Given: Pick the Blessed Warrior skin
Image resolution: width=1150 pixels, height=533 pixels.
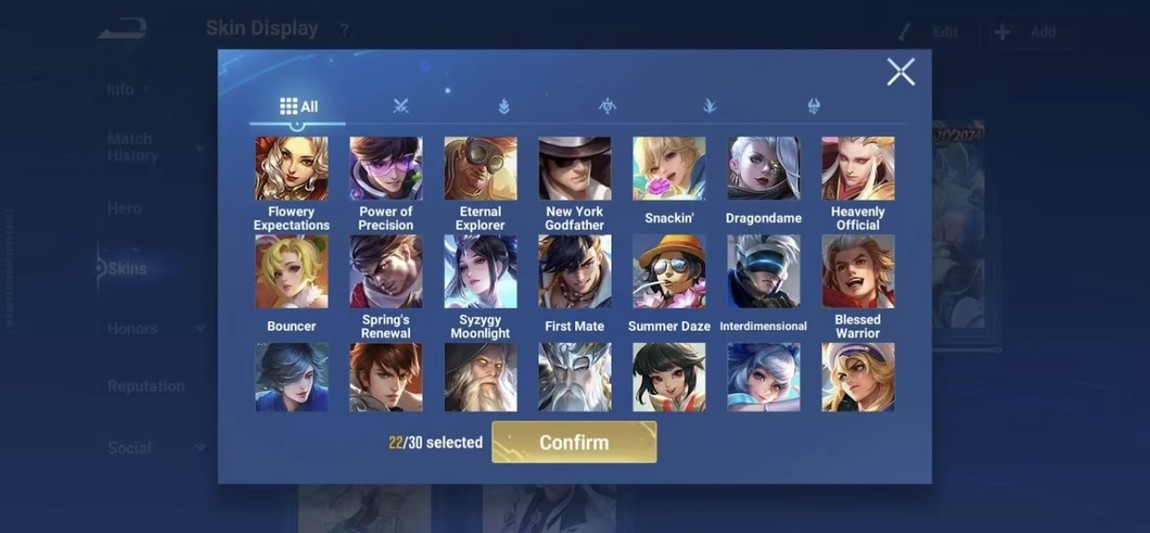Looking at the screenshot, I should point(858,271).
